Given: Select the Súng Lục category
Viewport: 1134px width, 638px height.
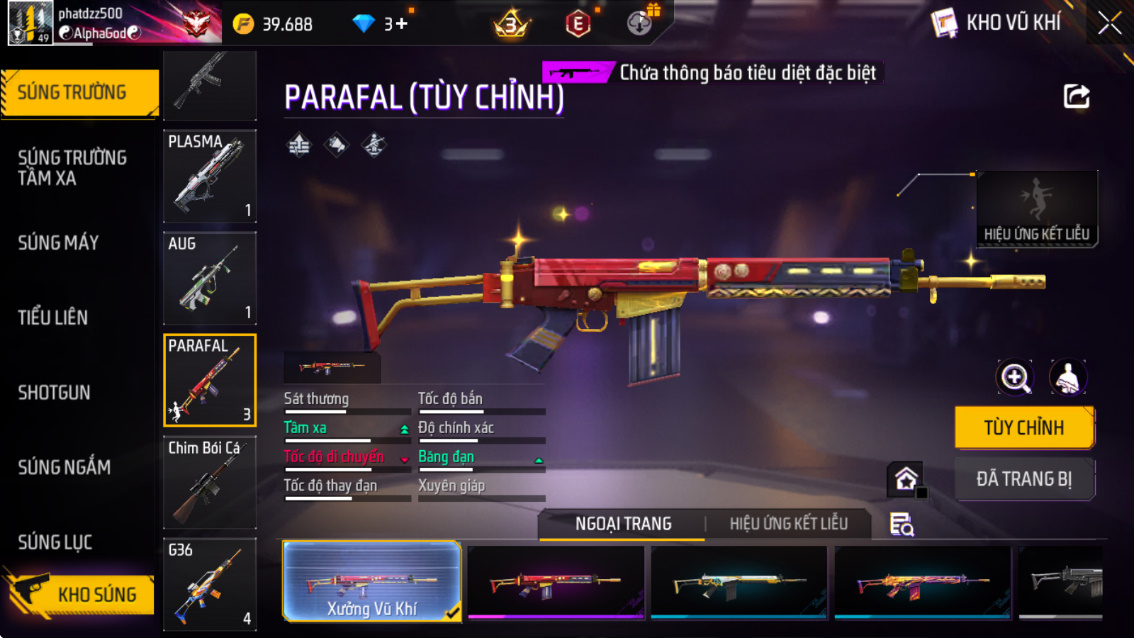Looking at the screenshot, I should (55, 543).
